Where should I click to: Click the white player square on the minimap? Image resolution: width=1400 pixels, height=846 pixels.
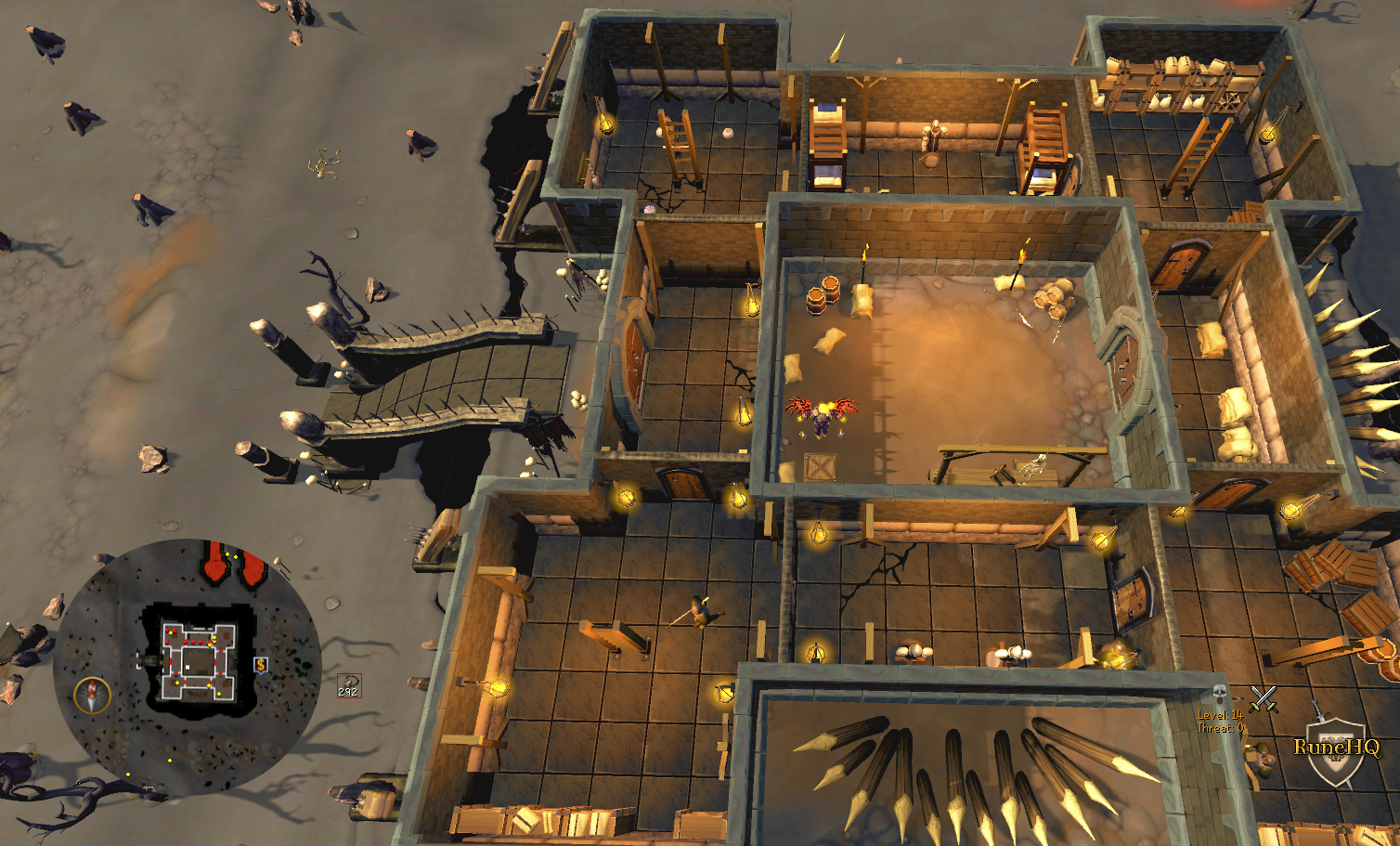[187, 667]
